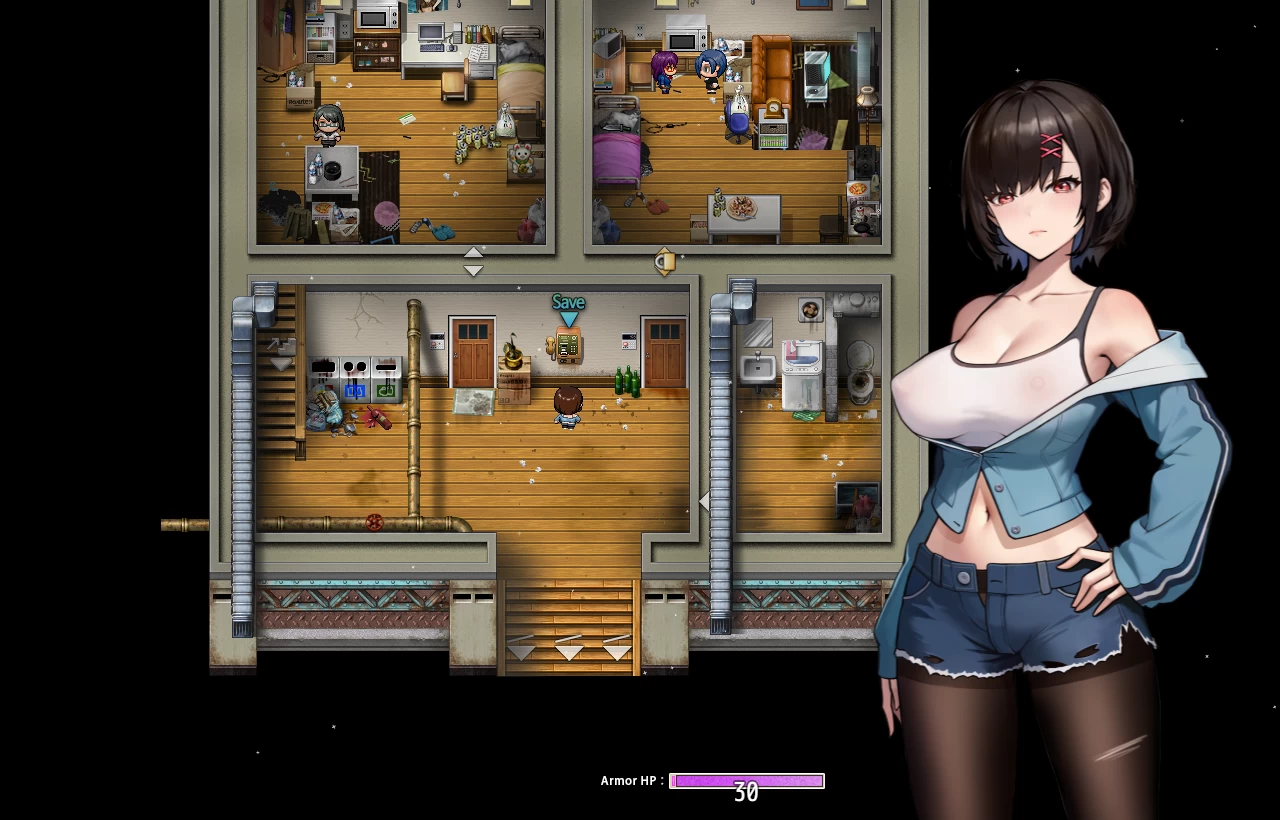Click the keypad beside the left hallway door

[437, 340]
